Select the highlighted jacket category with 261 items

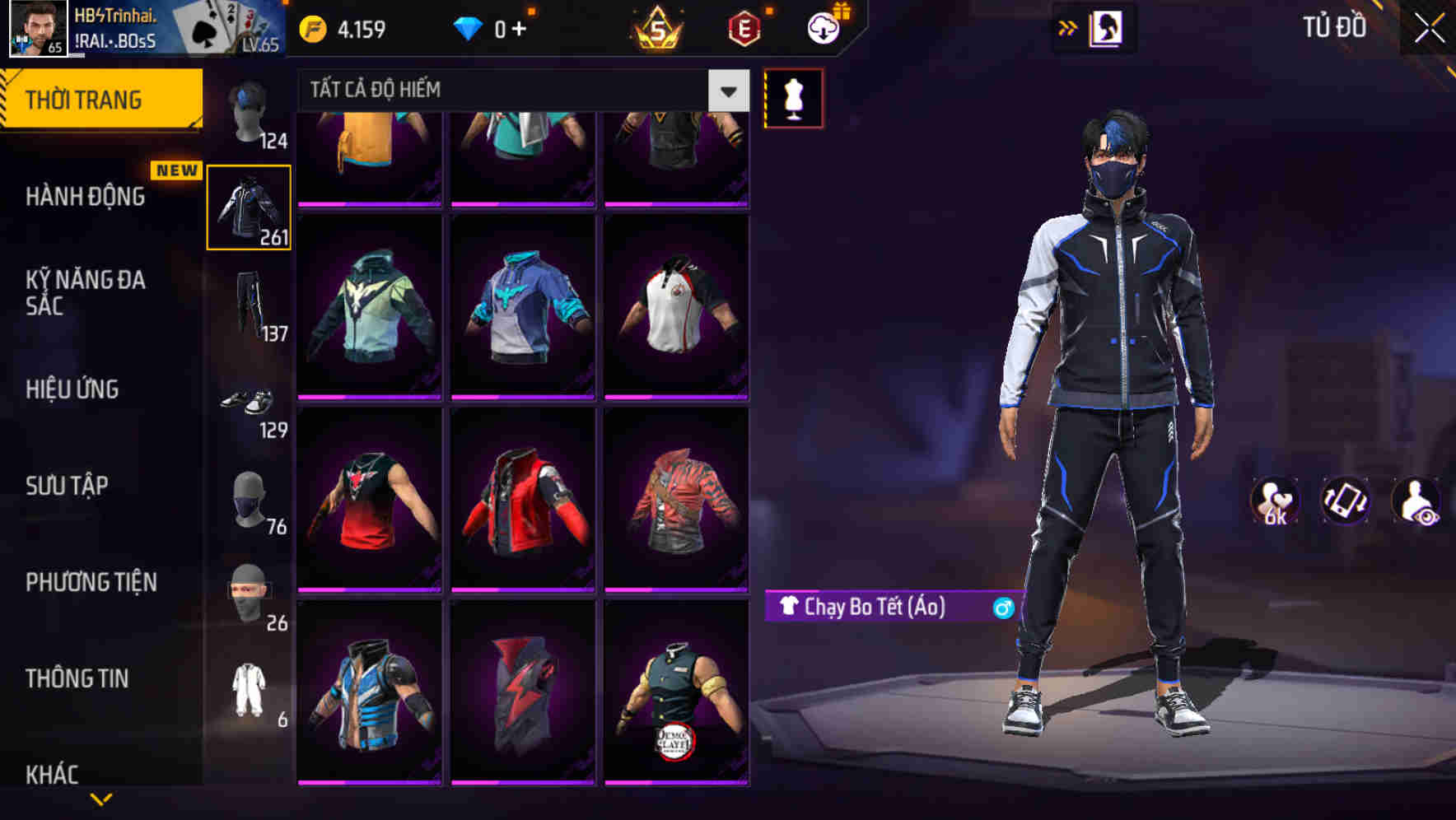click(247, 207)
